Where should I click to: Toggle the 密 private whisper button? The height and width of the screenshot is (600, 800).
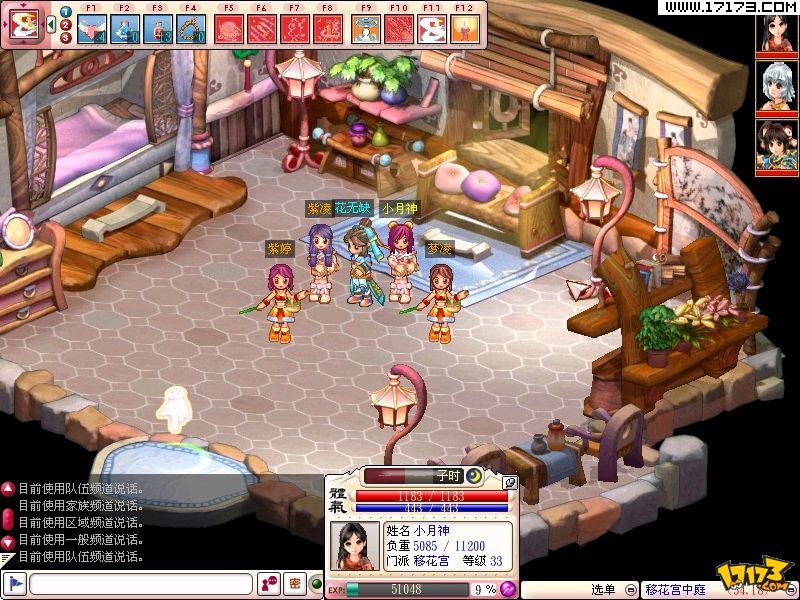pos(295,583)
